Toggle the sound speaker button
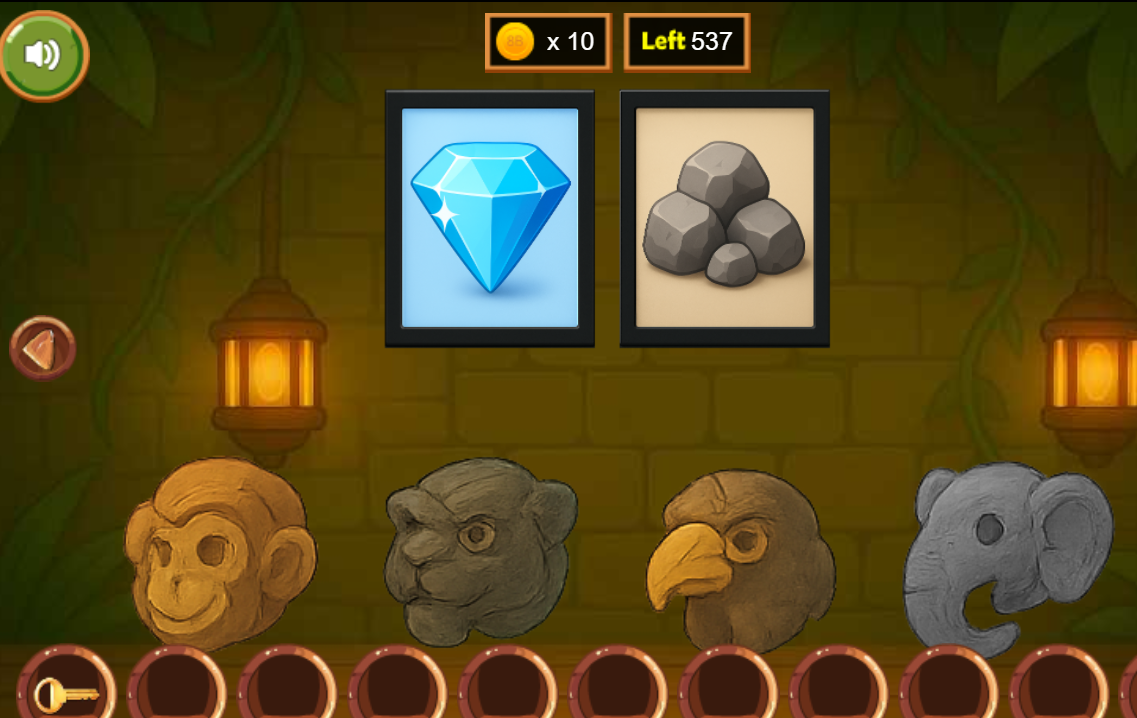Viewport: 1137px width, 718px height. 44,55
